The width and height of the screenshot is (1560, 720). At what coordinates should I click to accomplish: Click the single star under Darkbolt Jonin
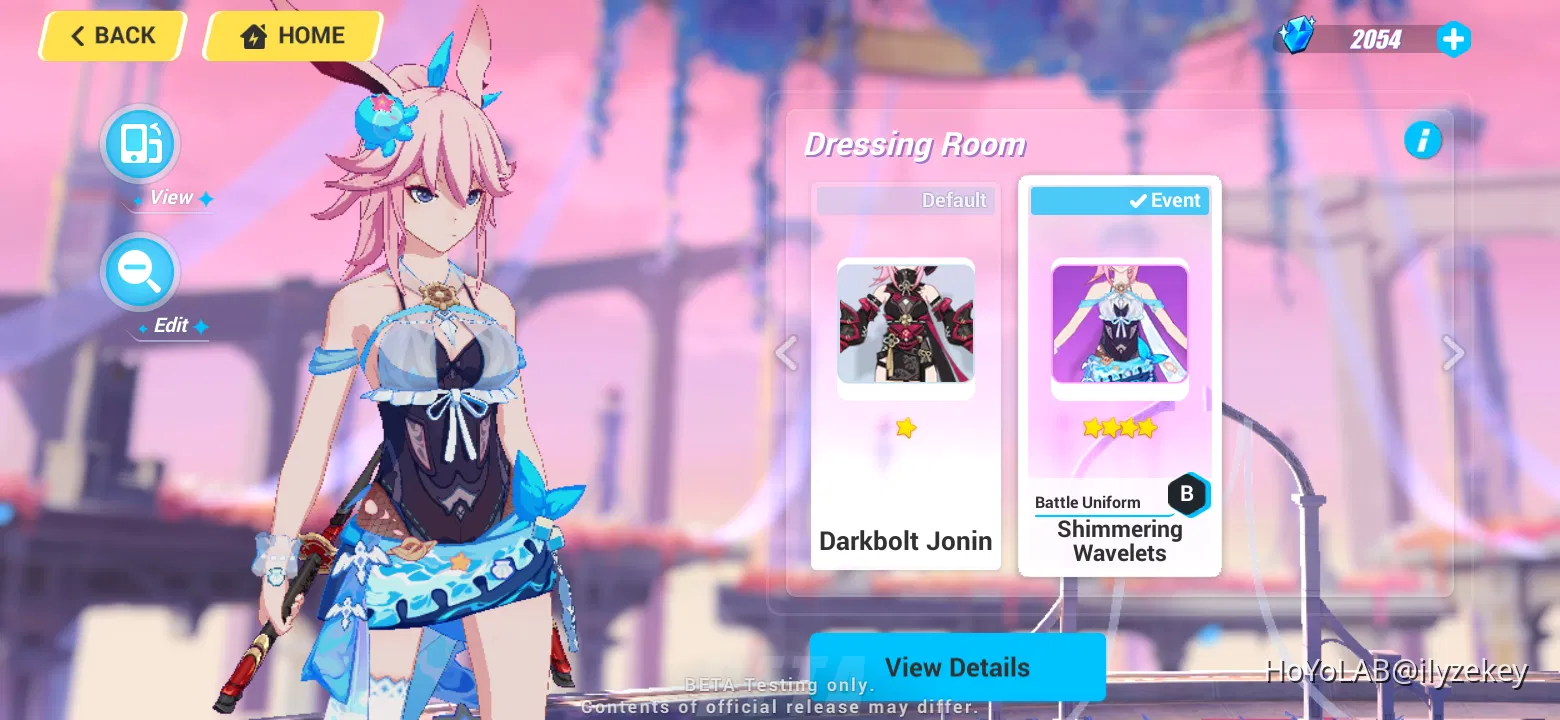point(905,428)
